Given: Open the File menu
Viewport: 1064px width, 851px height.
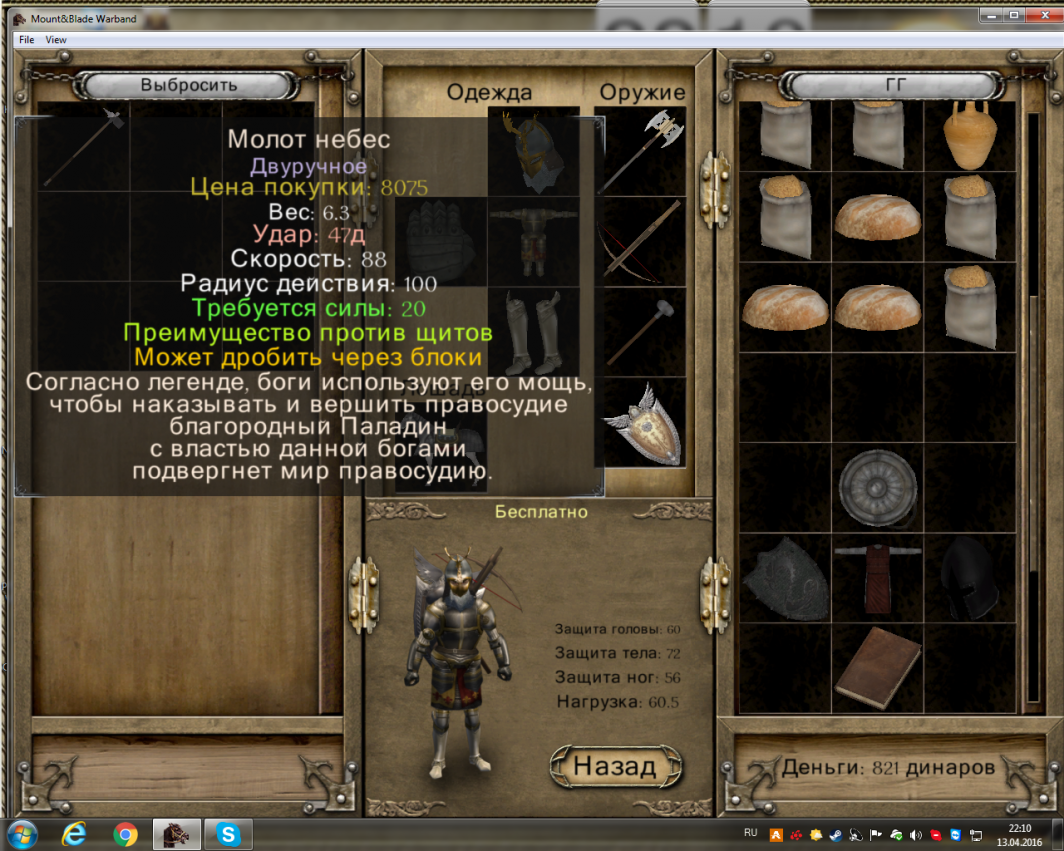Looking at the screenshot, I should pos(26,40).
